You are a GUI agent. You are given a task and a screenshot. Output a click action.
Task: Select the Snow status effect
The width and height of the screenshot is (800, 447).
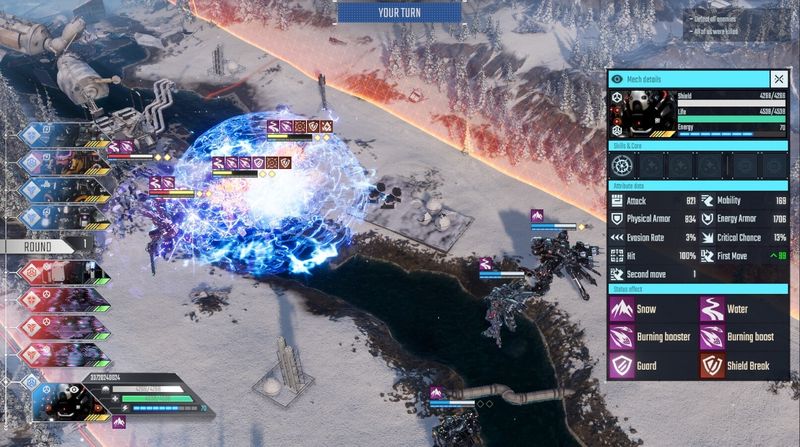pos(621,310)
